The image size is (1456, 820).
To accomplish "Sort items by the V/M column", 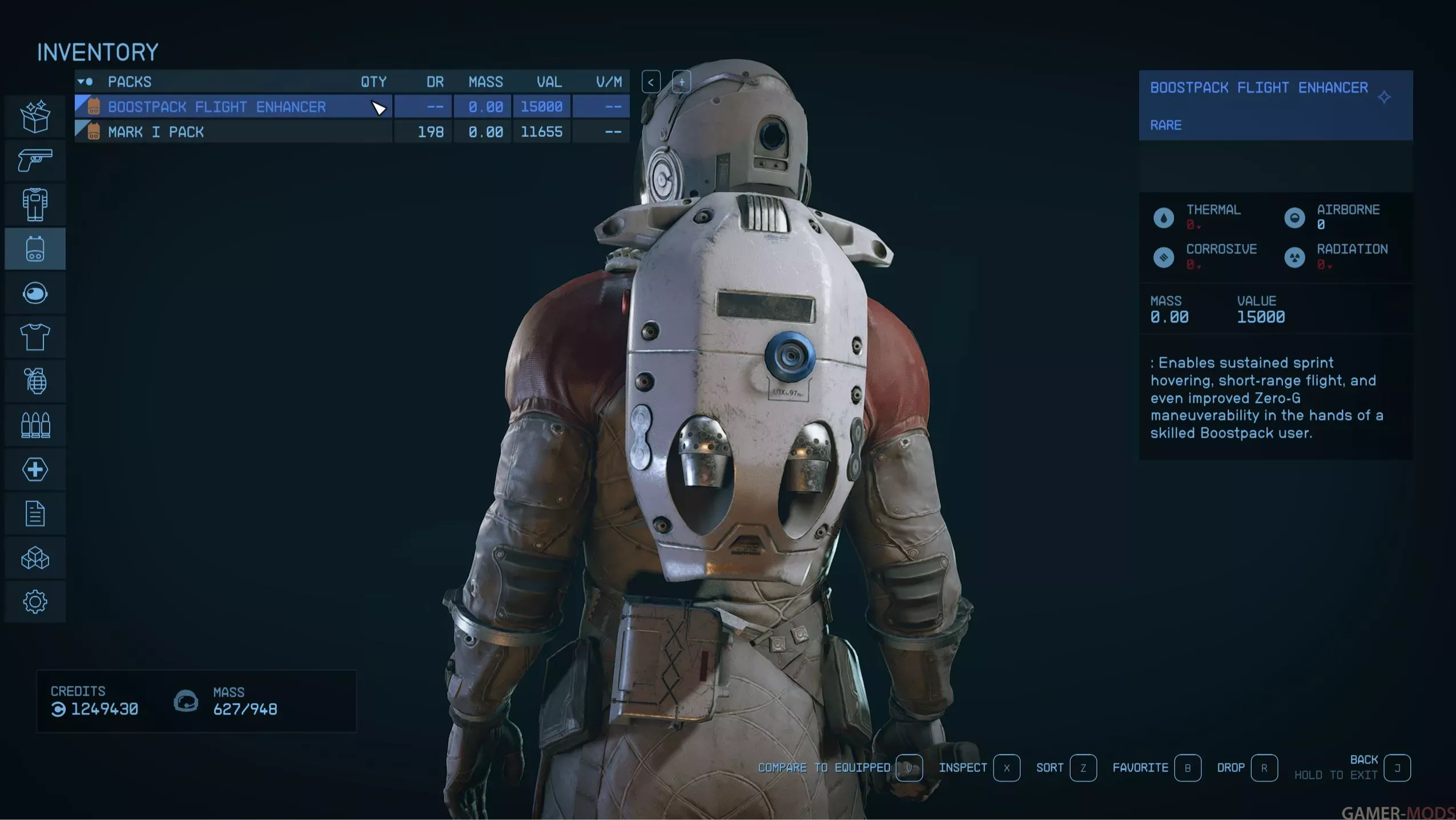I will tap(609, 82).
